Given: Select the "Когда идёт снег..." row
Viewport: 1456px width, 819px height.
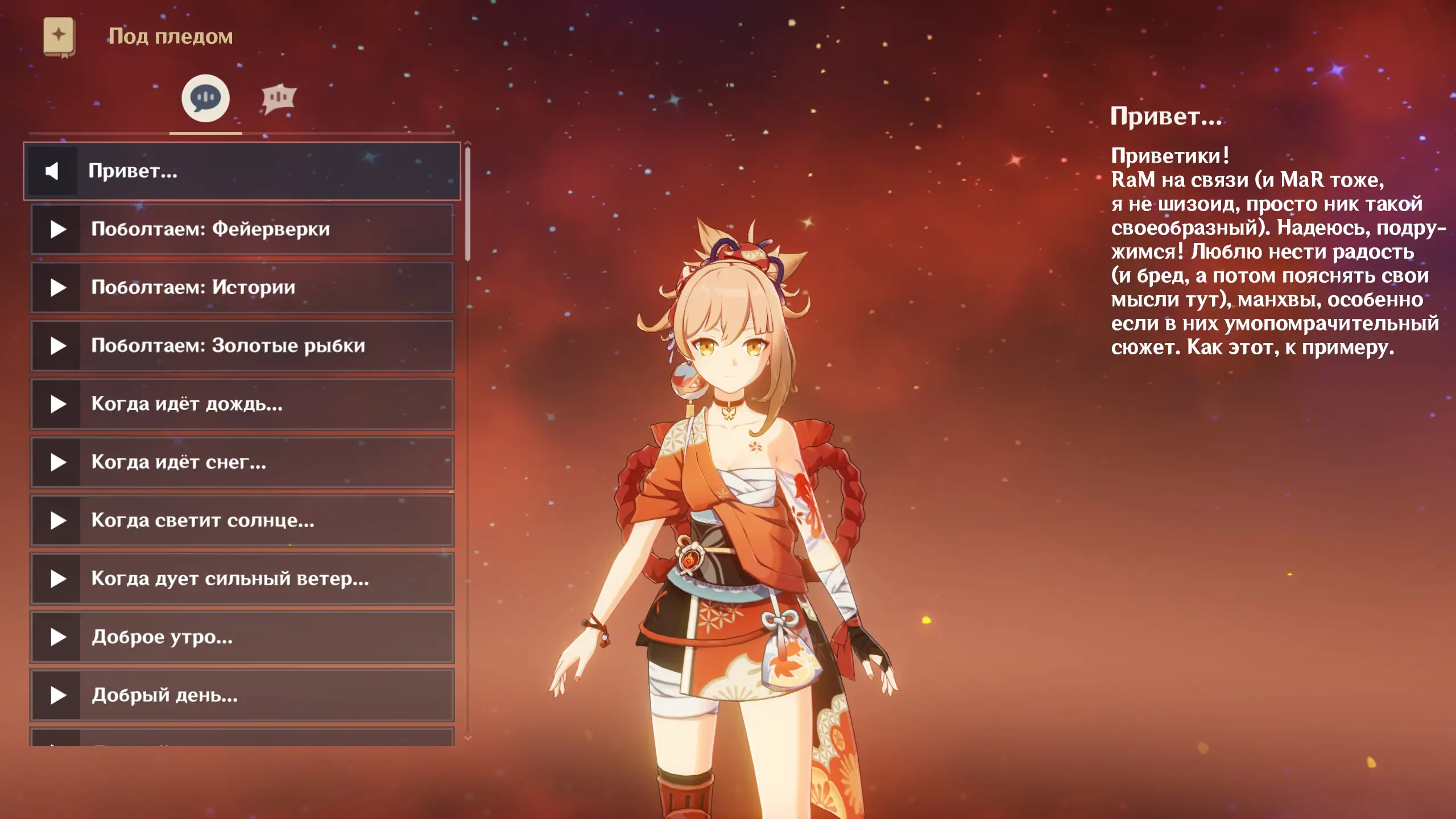Looking at the screenshot, I should click(242, 462).
